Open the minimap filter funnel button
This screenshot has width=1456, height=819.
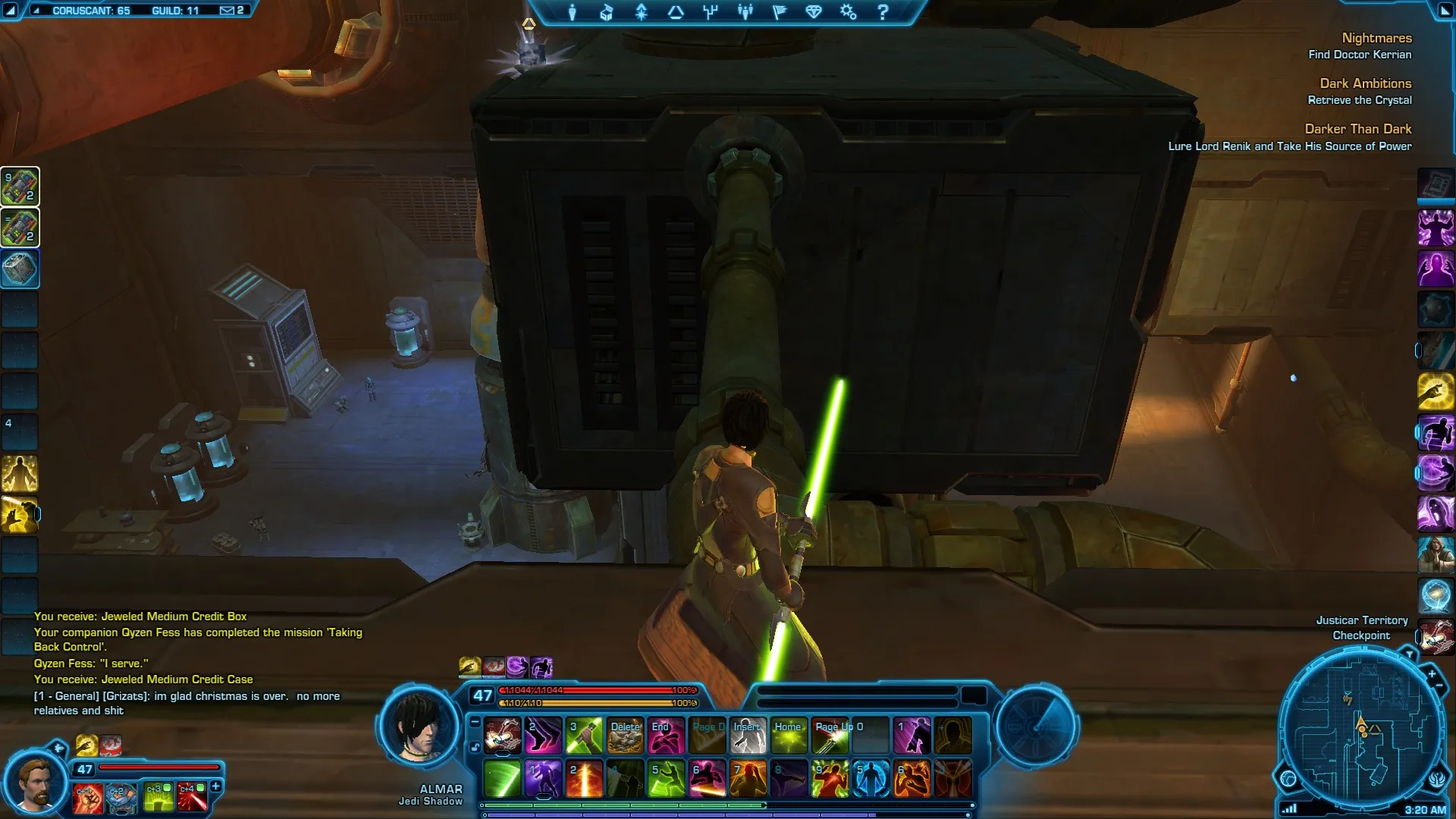(x=1409, y=654)
